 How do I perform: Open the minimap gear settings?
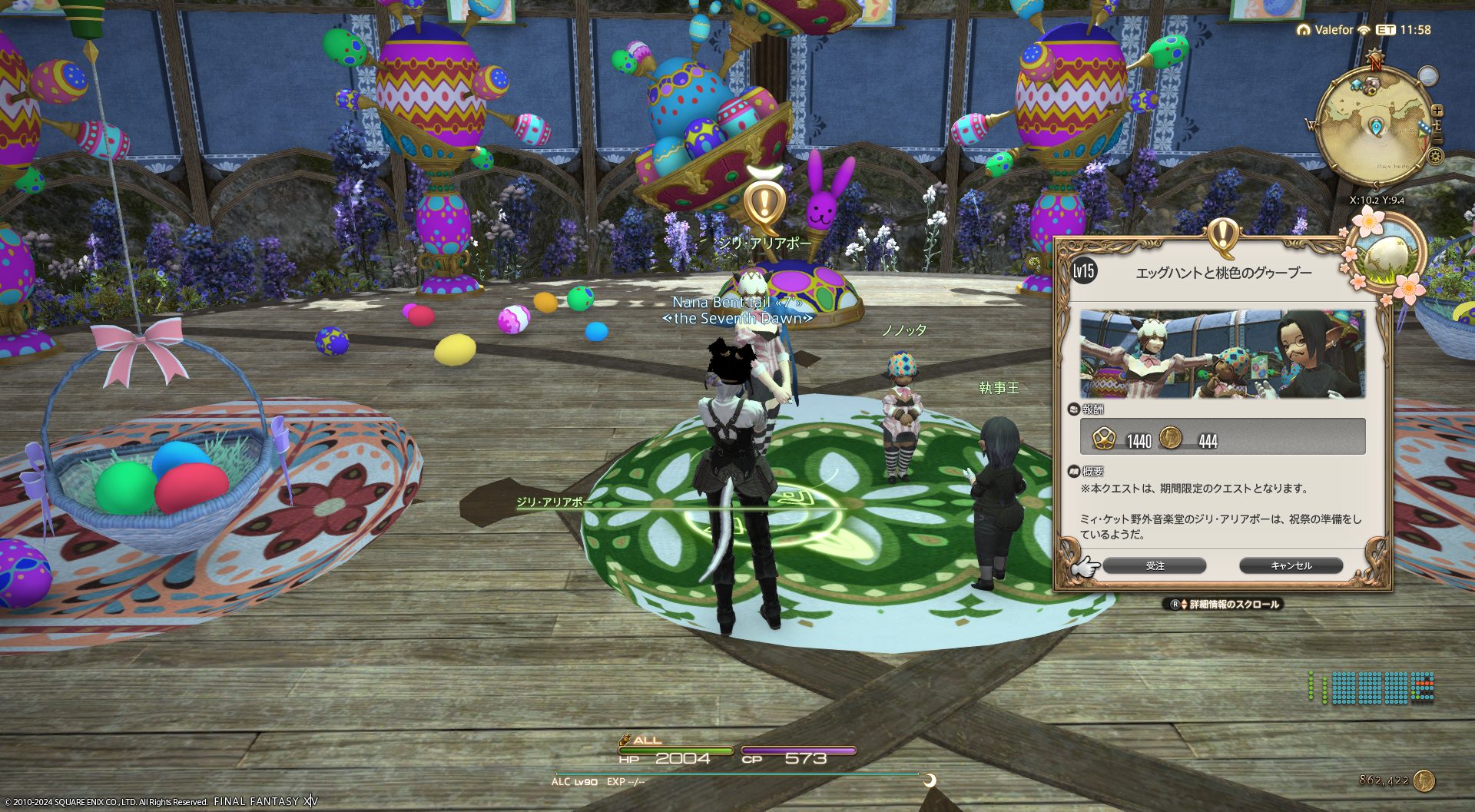(1435, 157)
